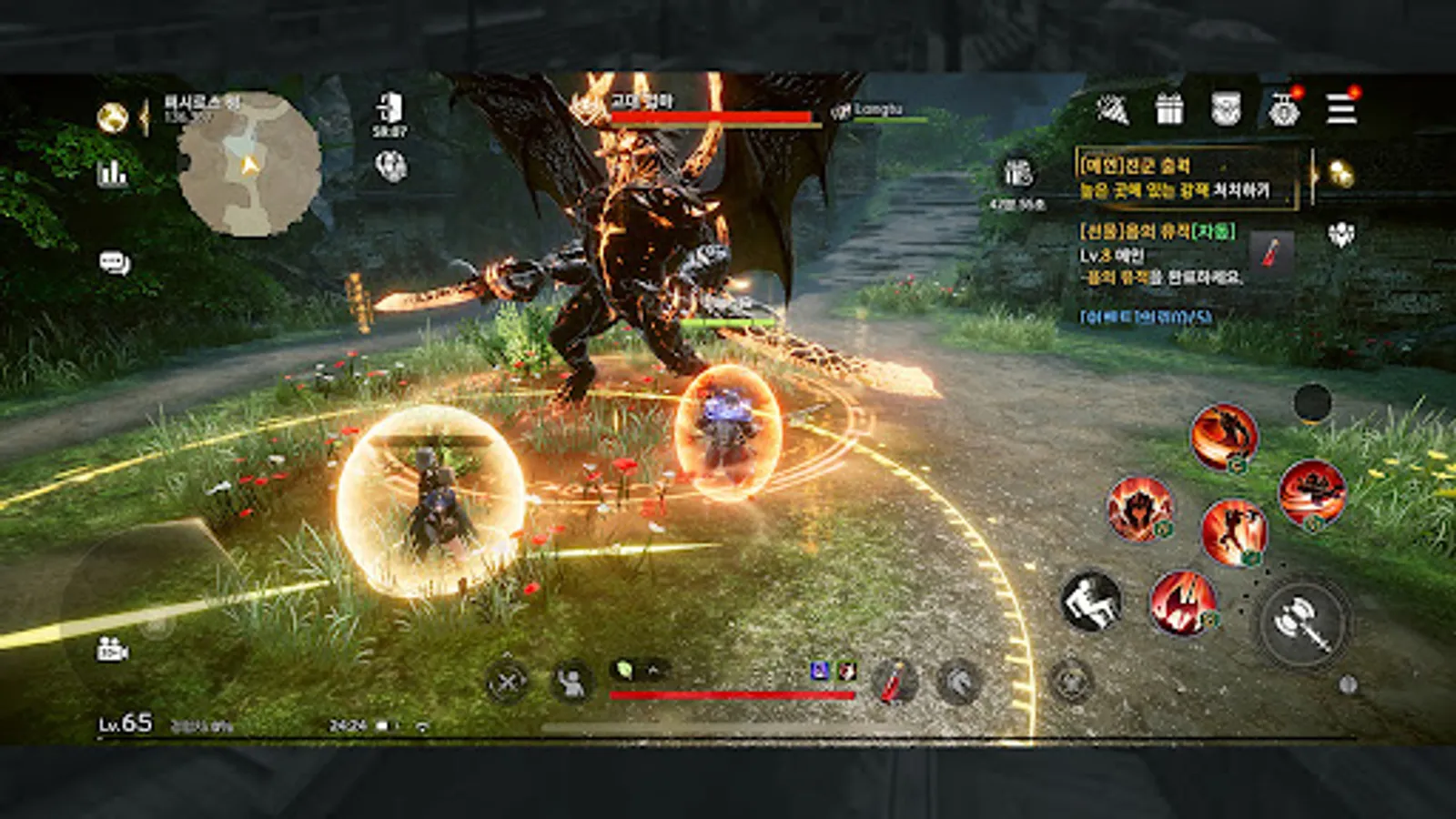1456x819 pixels.
Task: Open the shield emblem icon
Action: pyautogui.click(x=1226, y=109)
